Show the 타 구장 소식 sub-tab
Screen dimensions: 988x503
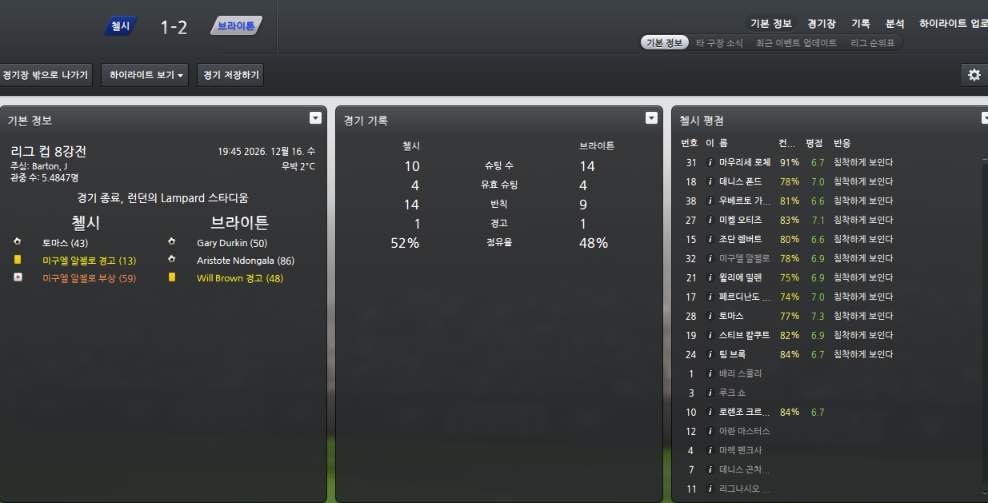(719, 43)
